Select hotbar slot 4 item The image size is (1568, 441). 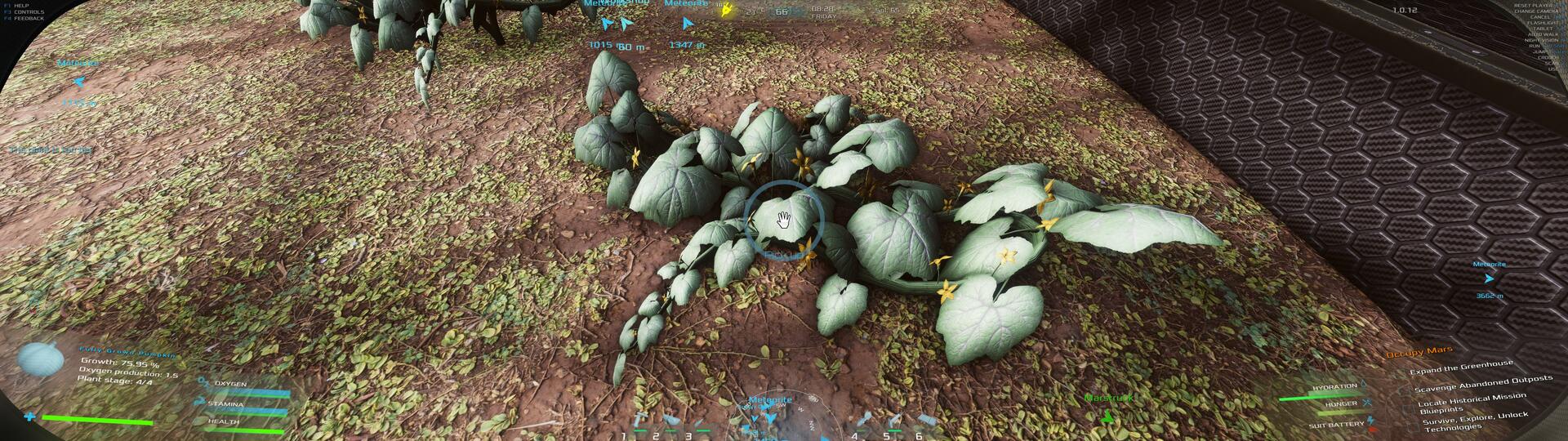(867, 421)
